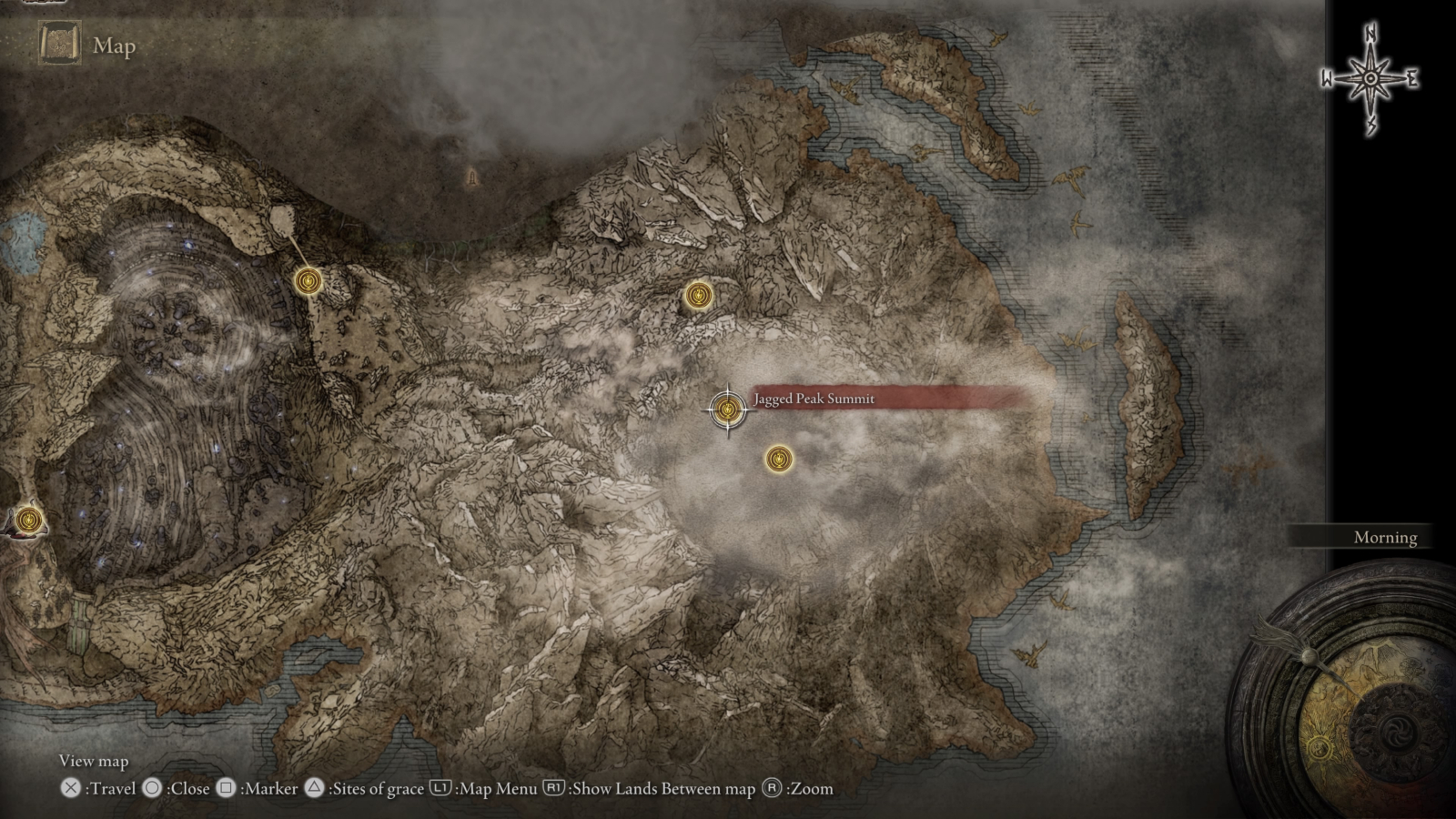Toggle Sites of grace display with the triangle prompt
The height and width of the screenshot is (819, 1456).
tap(314, 789)
